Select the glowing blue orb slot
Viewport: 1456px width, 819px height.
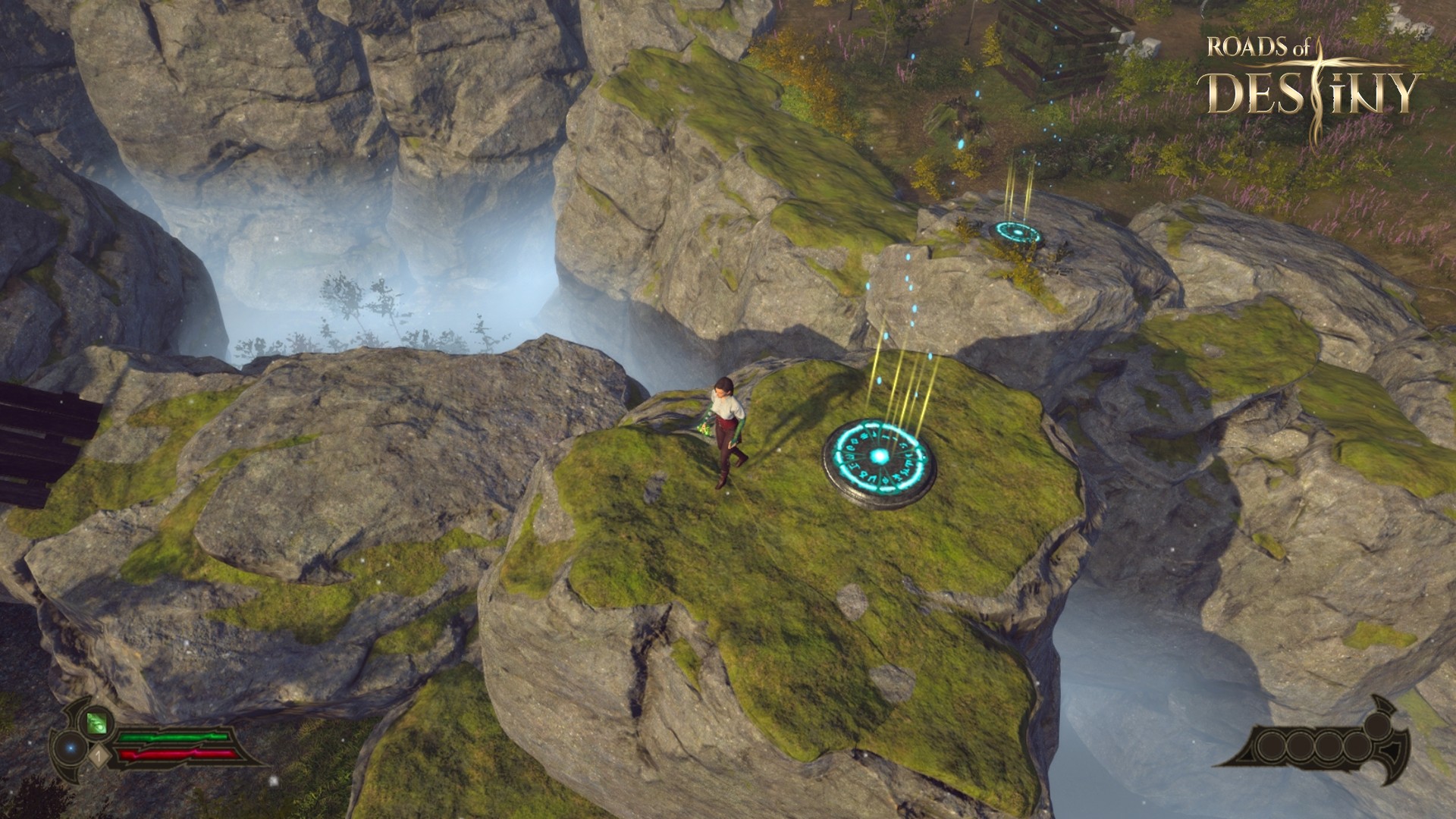click(71, 748)
